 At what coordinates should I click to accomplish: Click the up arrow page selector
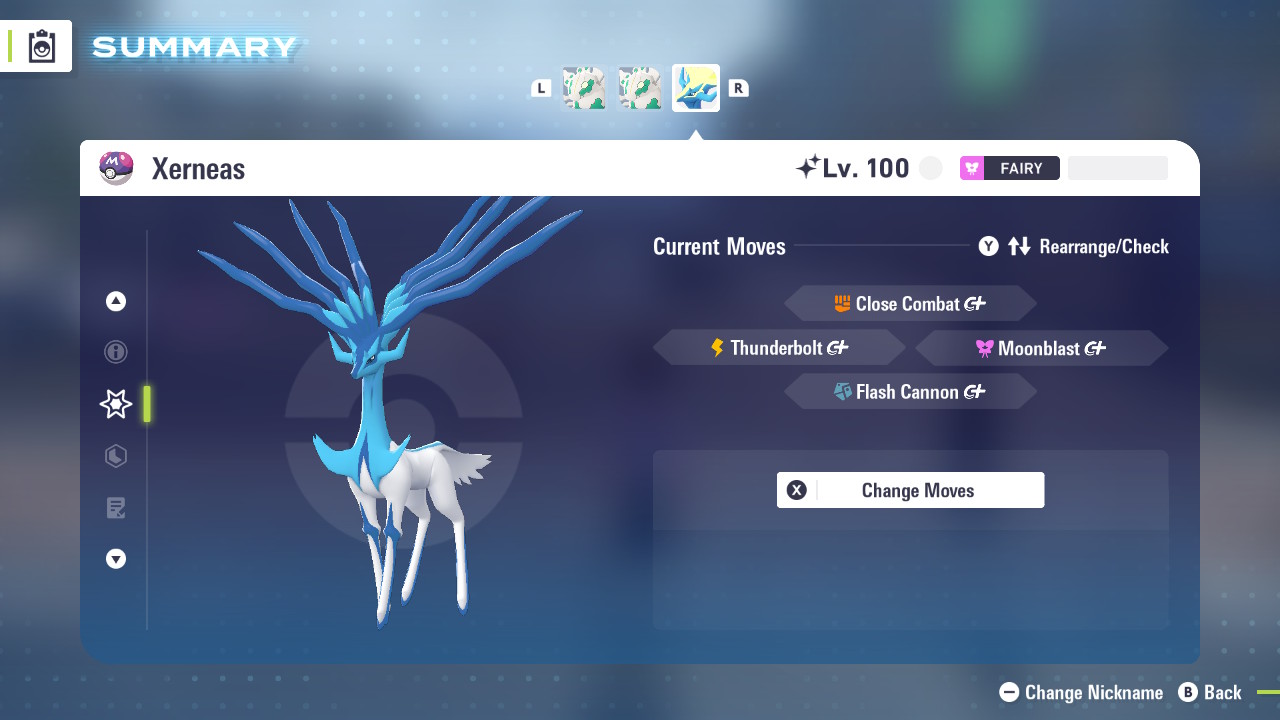tap(116, 301)
